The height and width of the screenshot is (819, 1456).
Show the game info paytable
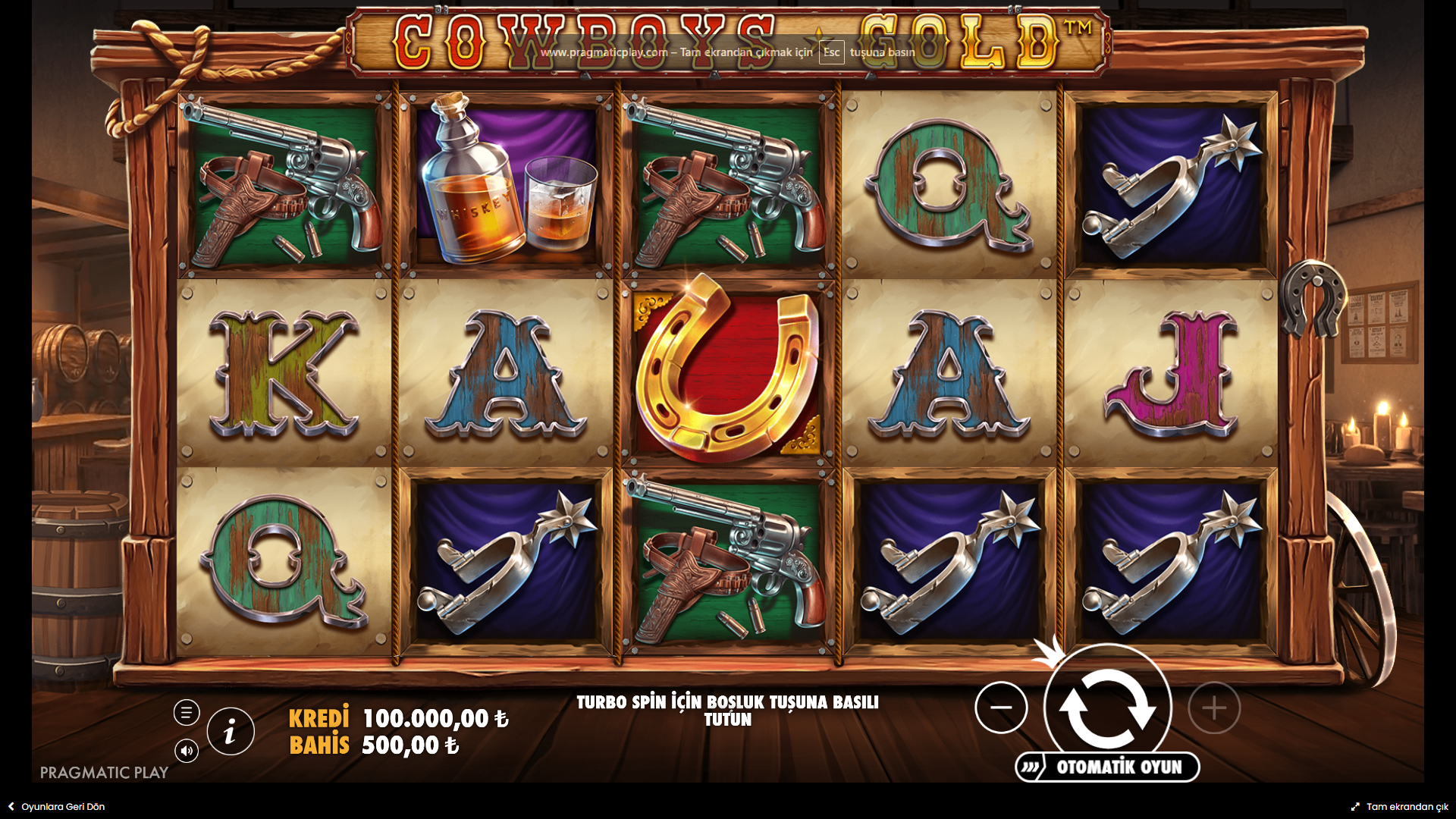231,732
